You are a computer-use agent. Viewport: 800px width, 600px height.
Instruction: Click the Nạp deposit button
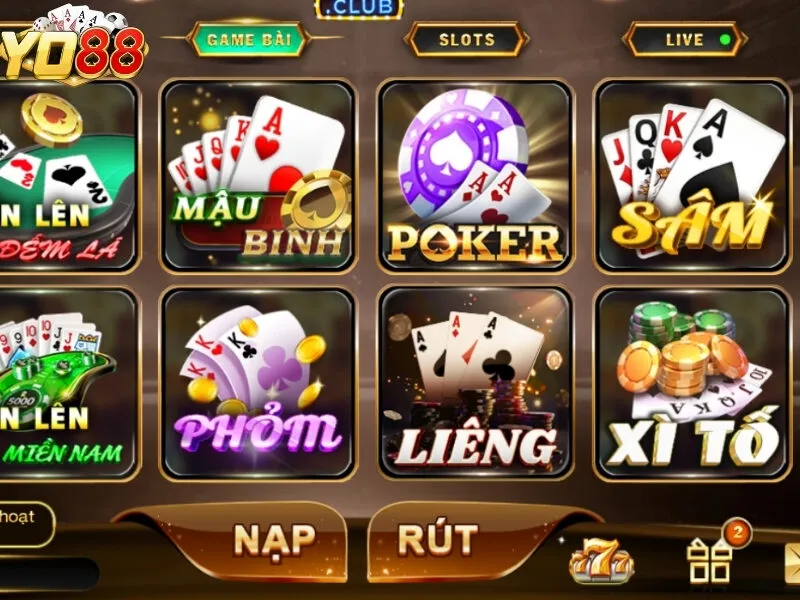pos(273,540)
